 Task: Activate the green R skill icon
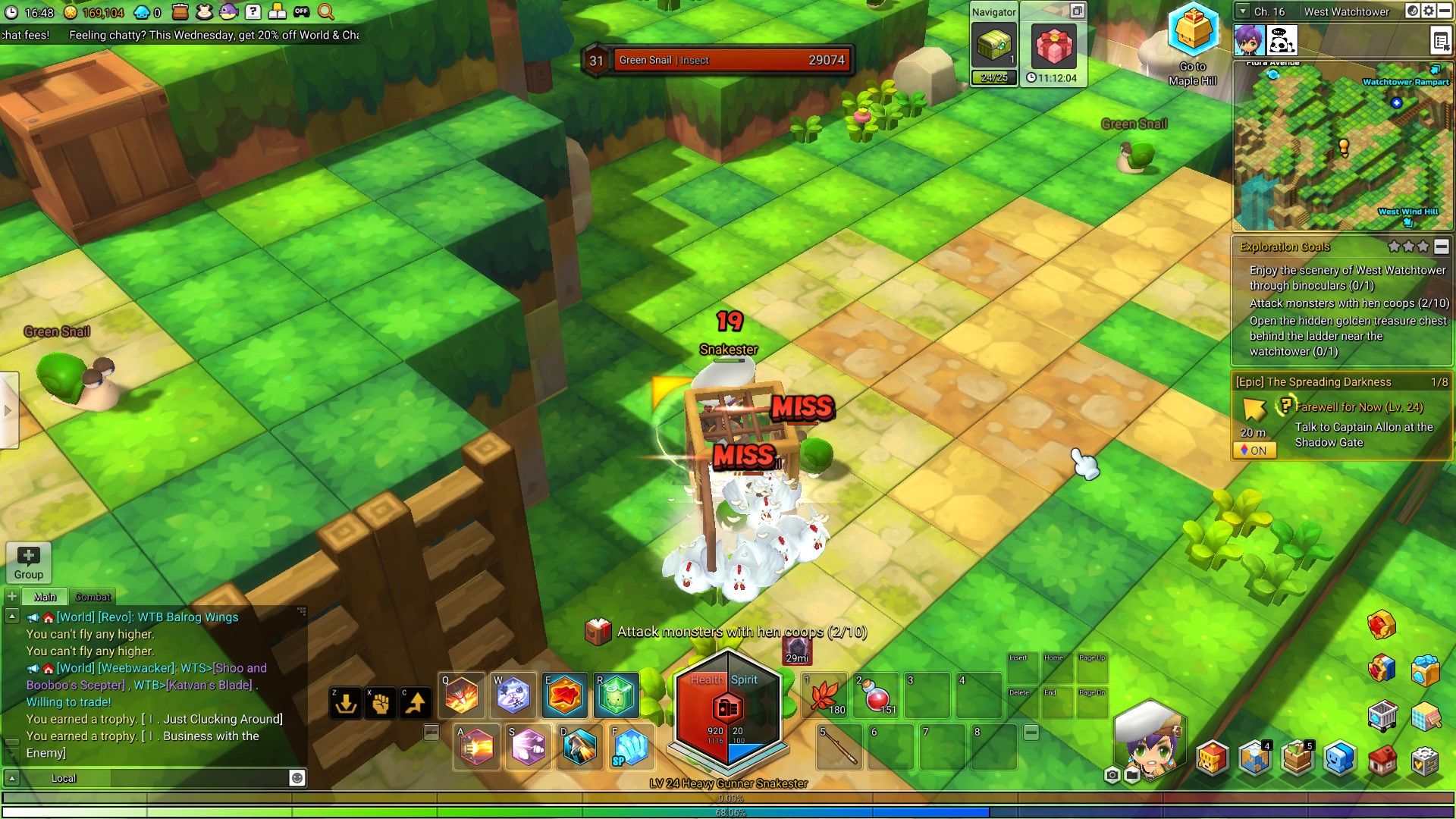616,695
